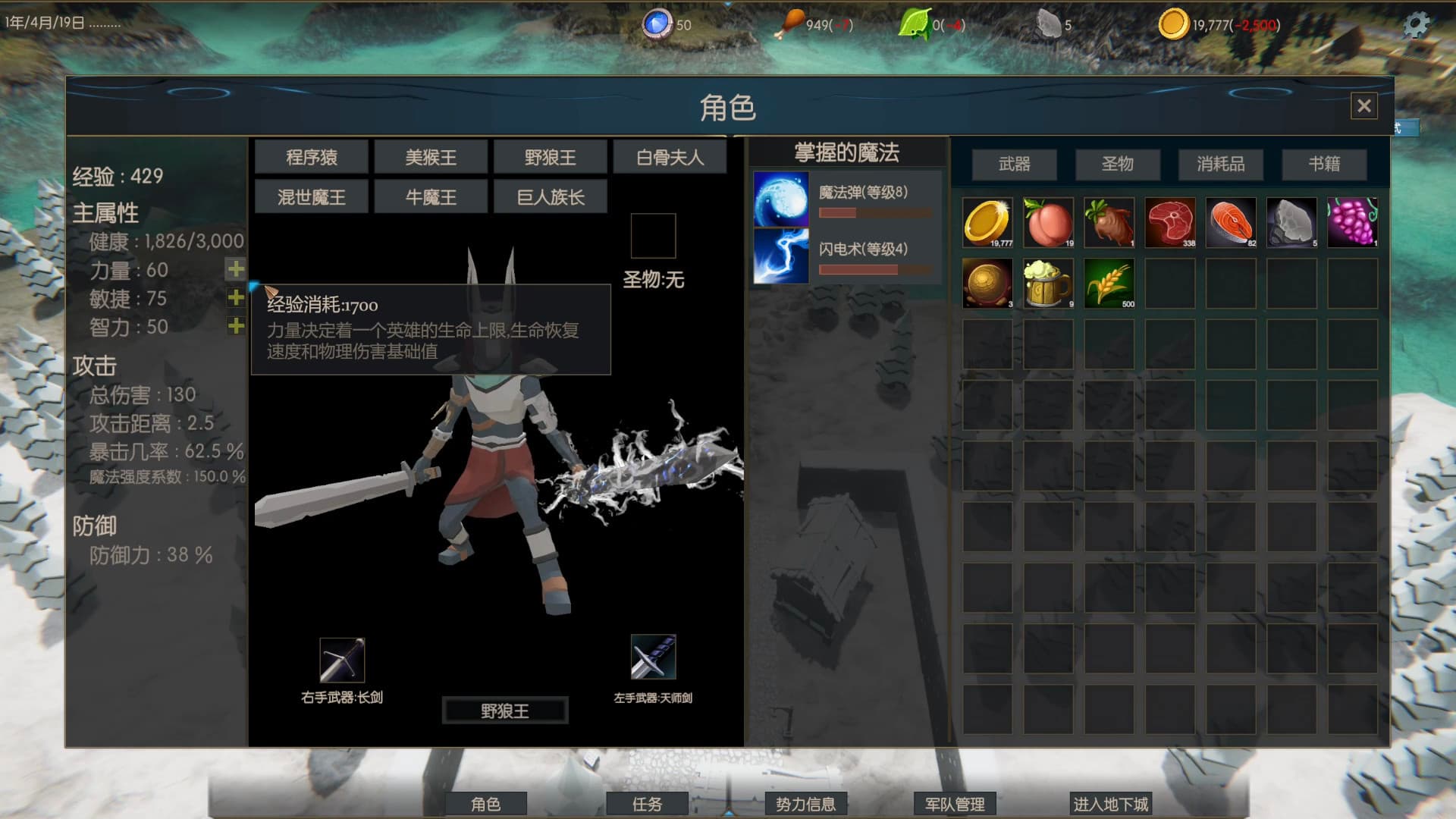Click the wheat item icon
This screenshot has height=819, width=1456.
point(1109,282)
